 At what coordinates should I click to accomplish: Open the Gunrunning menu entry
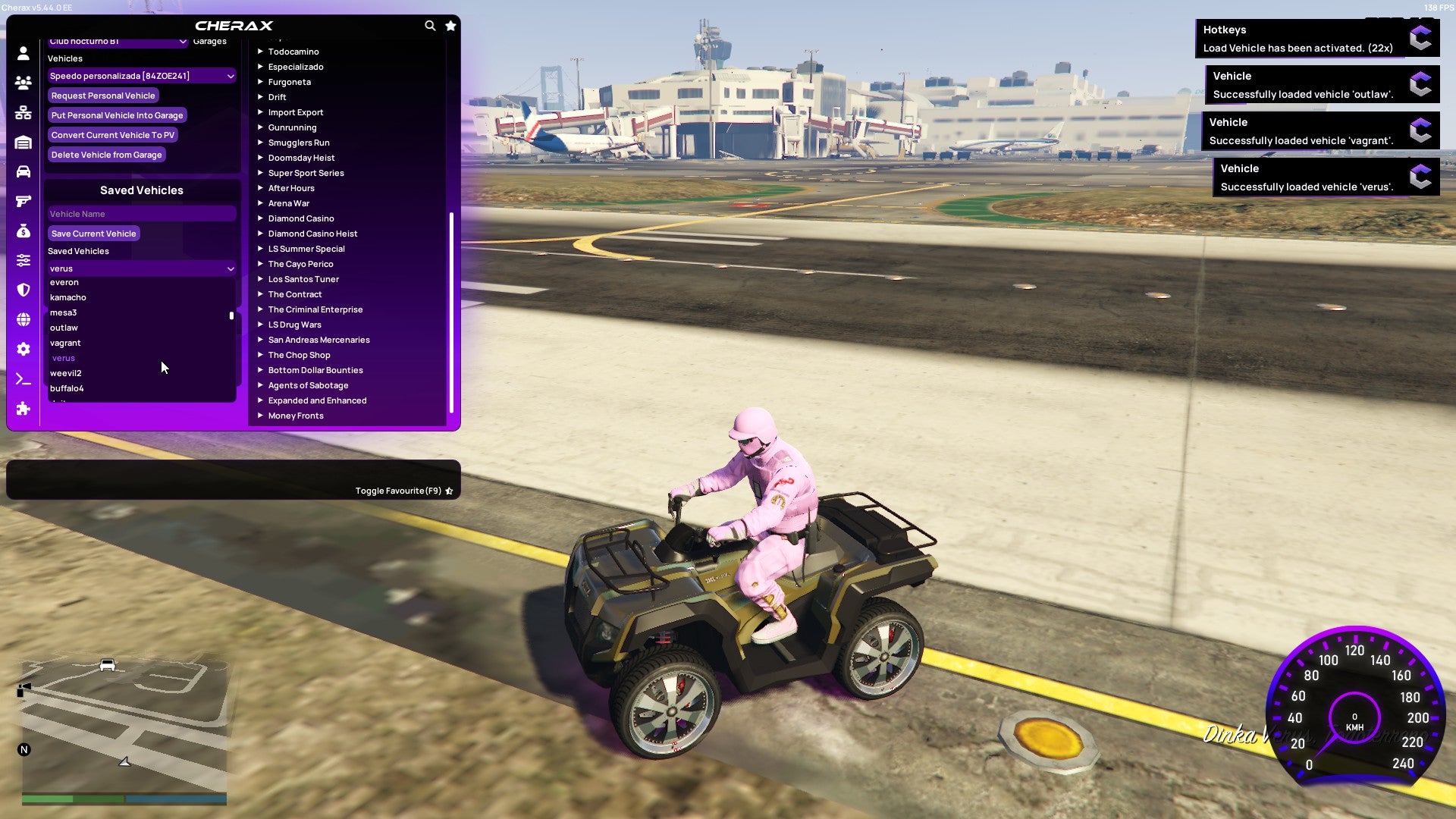pyautogui.click(x=293, y=127)
